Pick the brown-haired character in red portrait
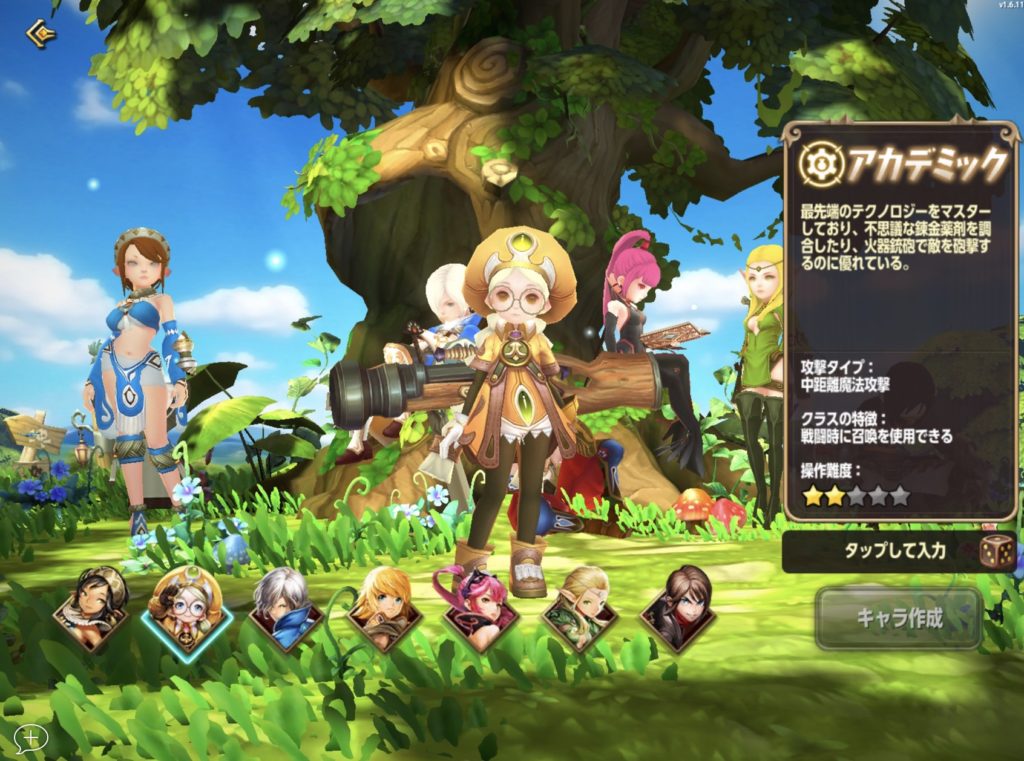Viewport: 1024px width, 761px height. pos(678,608)
